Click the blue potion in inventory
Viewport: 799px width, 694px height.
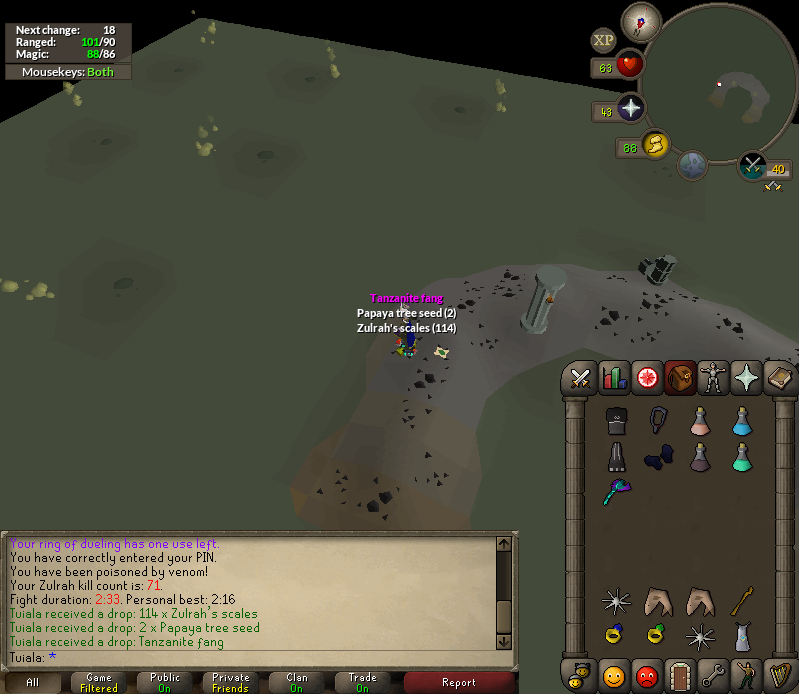[742, 421]
